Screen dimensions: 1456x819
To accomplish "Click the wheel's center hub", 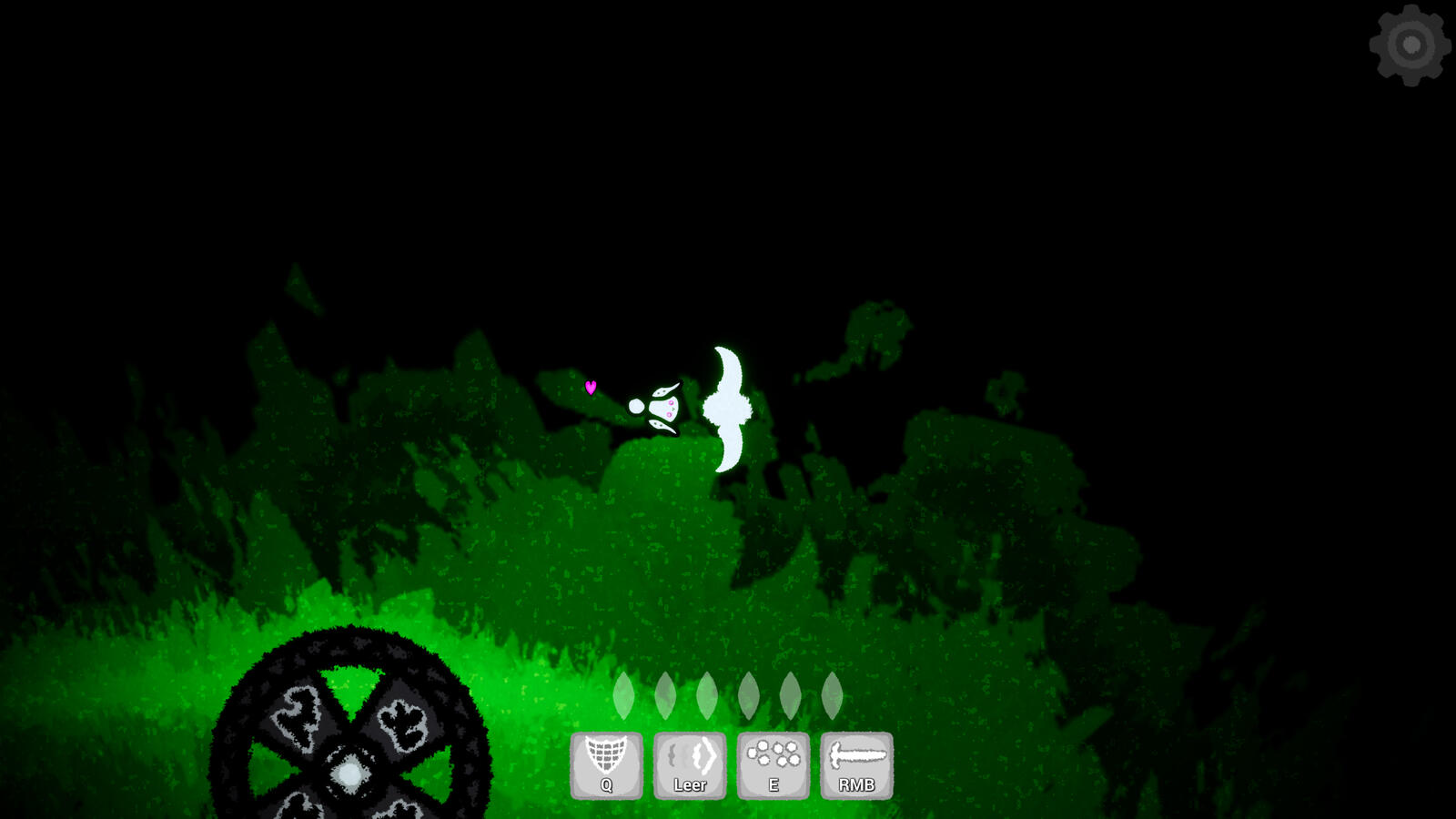I will [x=350, y=772].
